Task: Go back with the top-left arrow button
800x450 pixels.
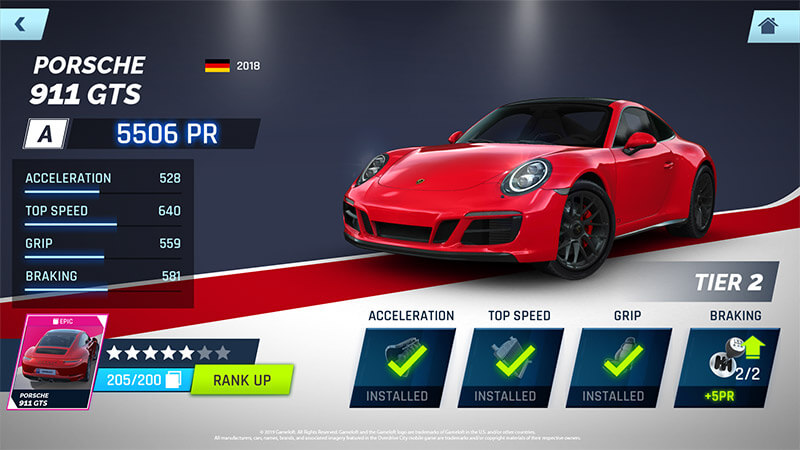Action: pos(22,22)
